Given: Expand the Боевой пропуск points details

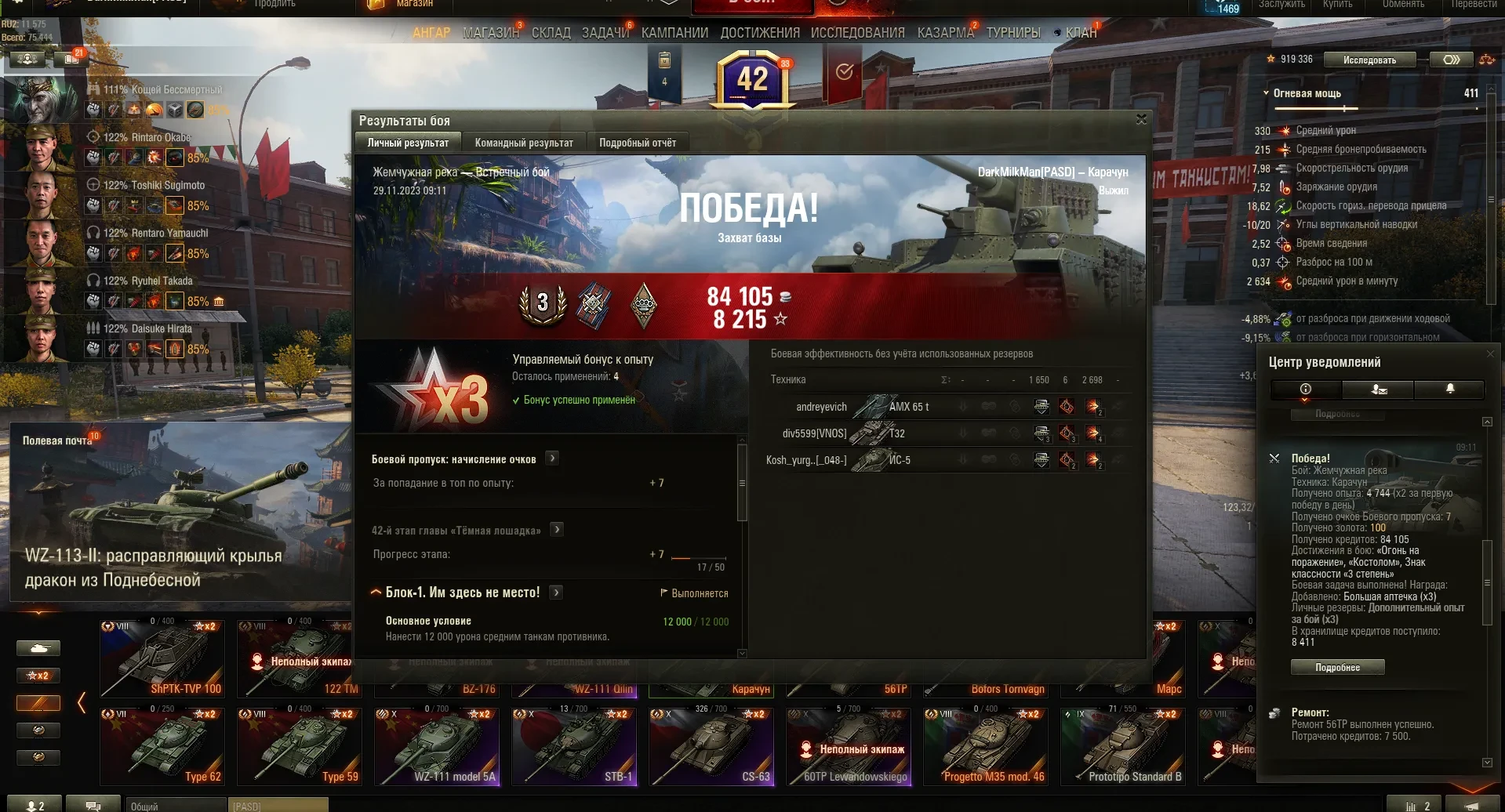Looking at the screenshot, I should 552,459.
